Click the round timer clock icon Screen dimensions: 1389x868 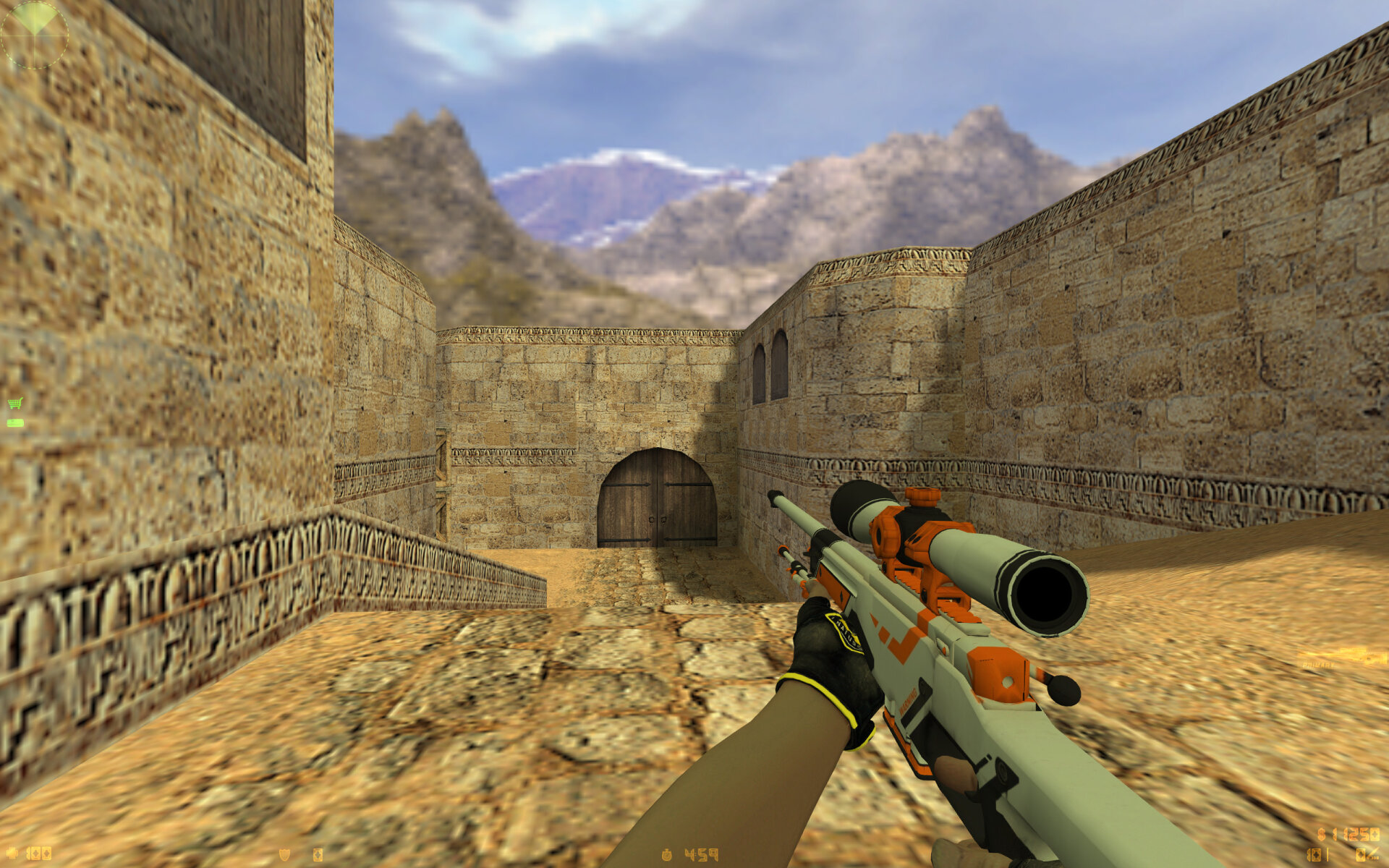pyautogui.click(x=667, y=855)
